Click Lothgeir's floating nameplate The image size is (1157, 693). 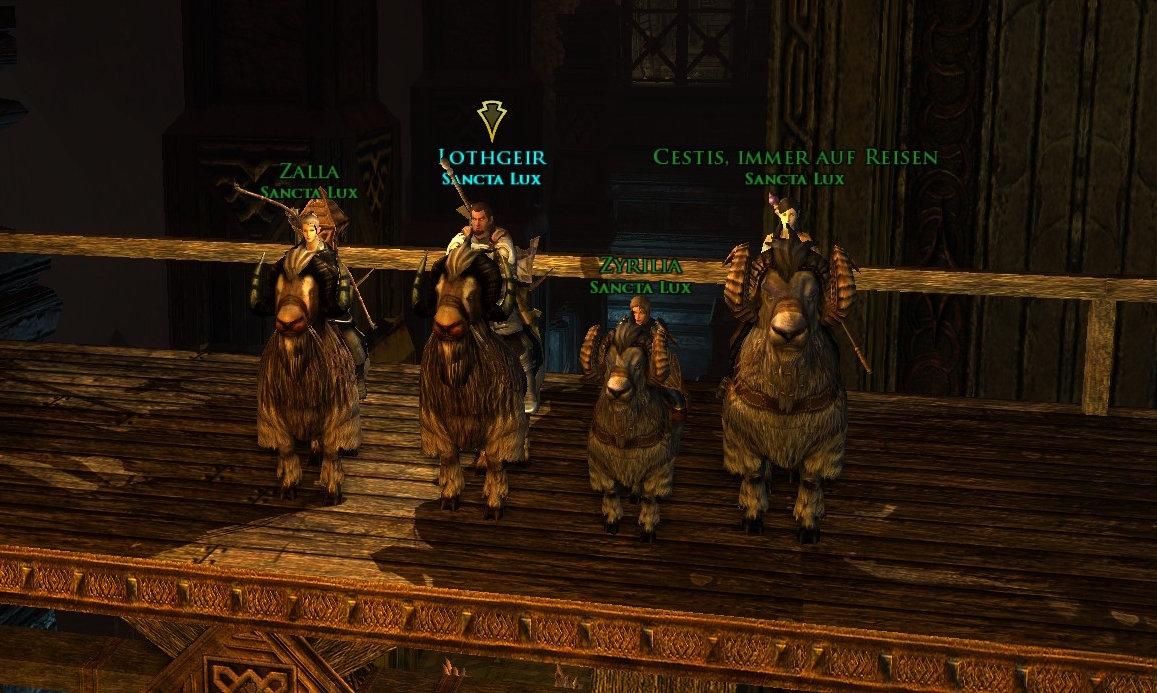click(x=492, y=158)
